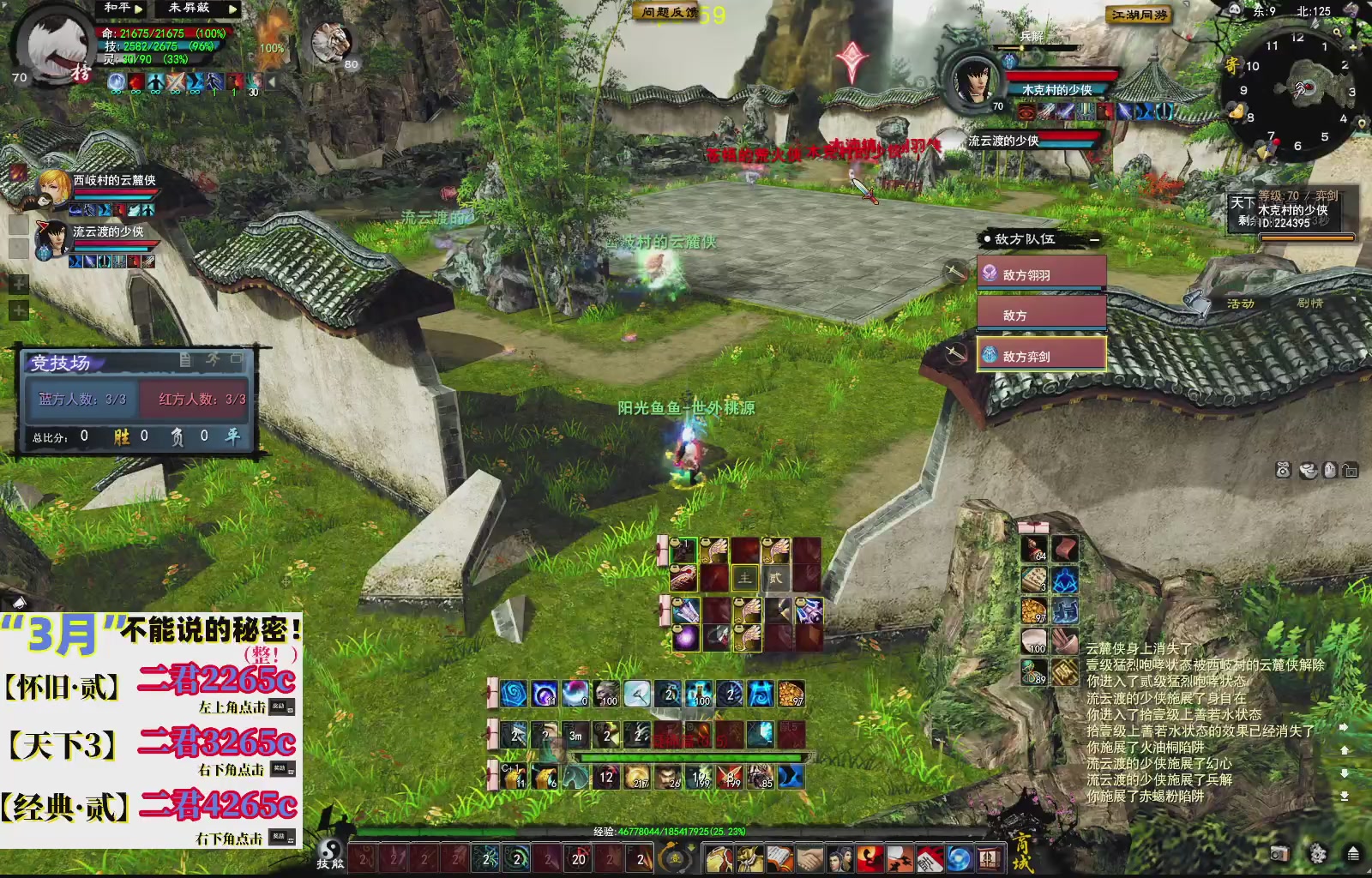1372x878 pixels.
Task: Collapse the 敌方队伍 panel with the minus control
Action: click(1095, 240)
